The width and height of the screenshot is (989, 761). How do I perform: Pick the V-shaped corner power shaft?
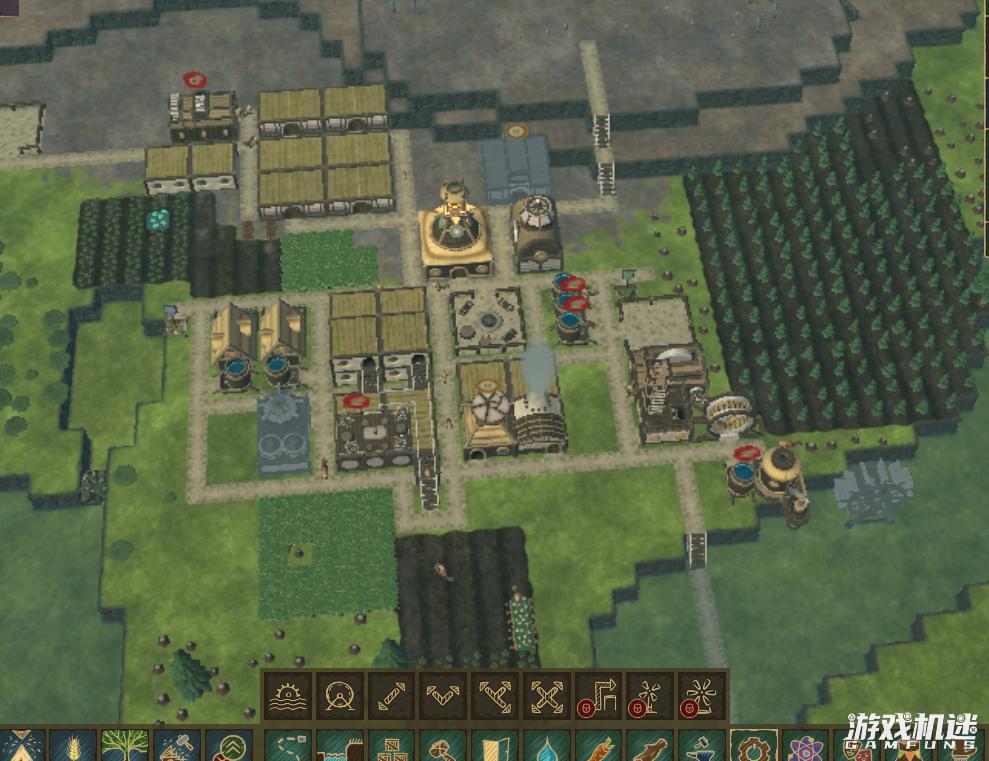(x=443, y=696)
